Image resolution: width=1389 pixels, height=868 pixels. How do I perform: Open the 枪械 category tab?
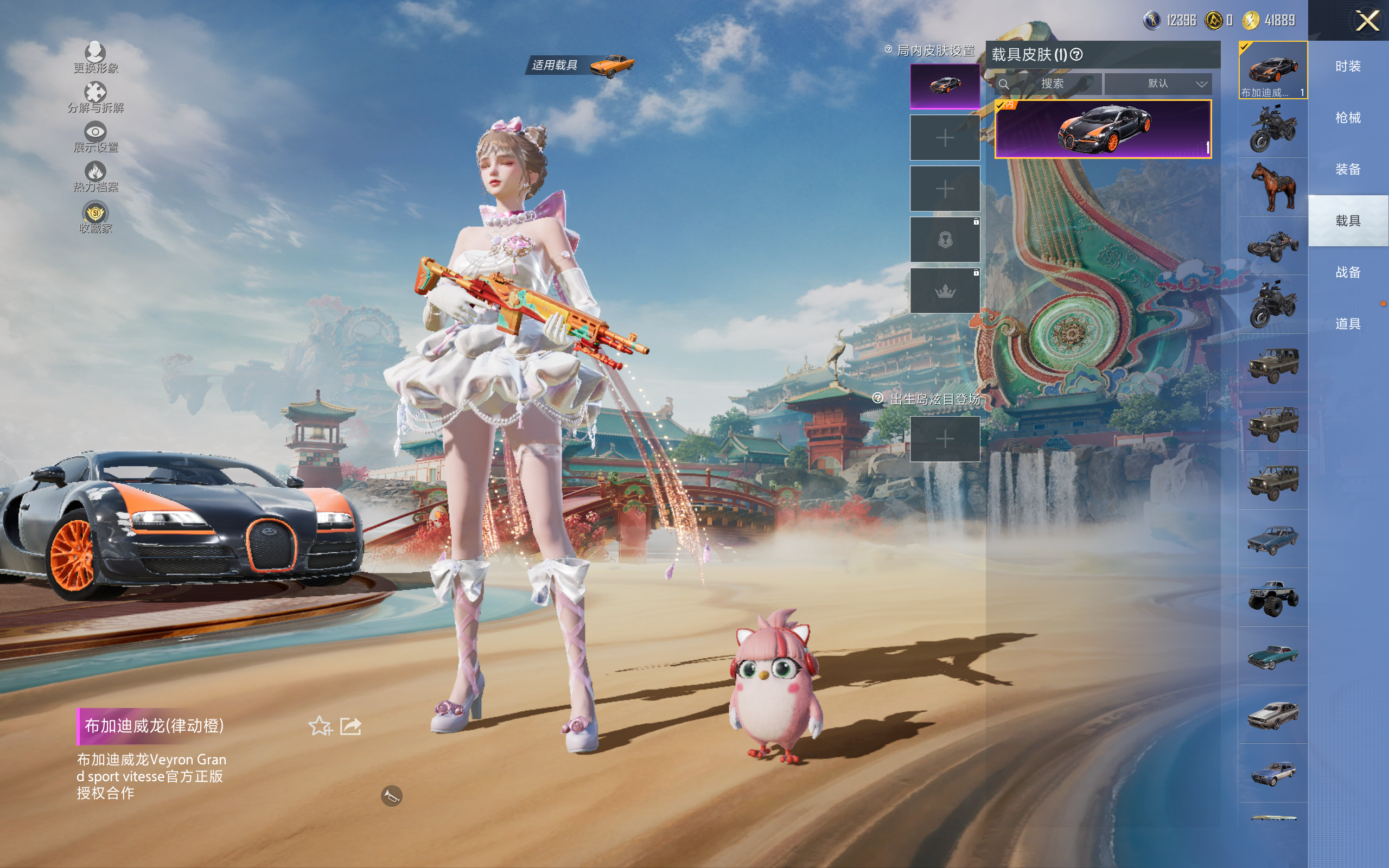coord(1348,118)
